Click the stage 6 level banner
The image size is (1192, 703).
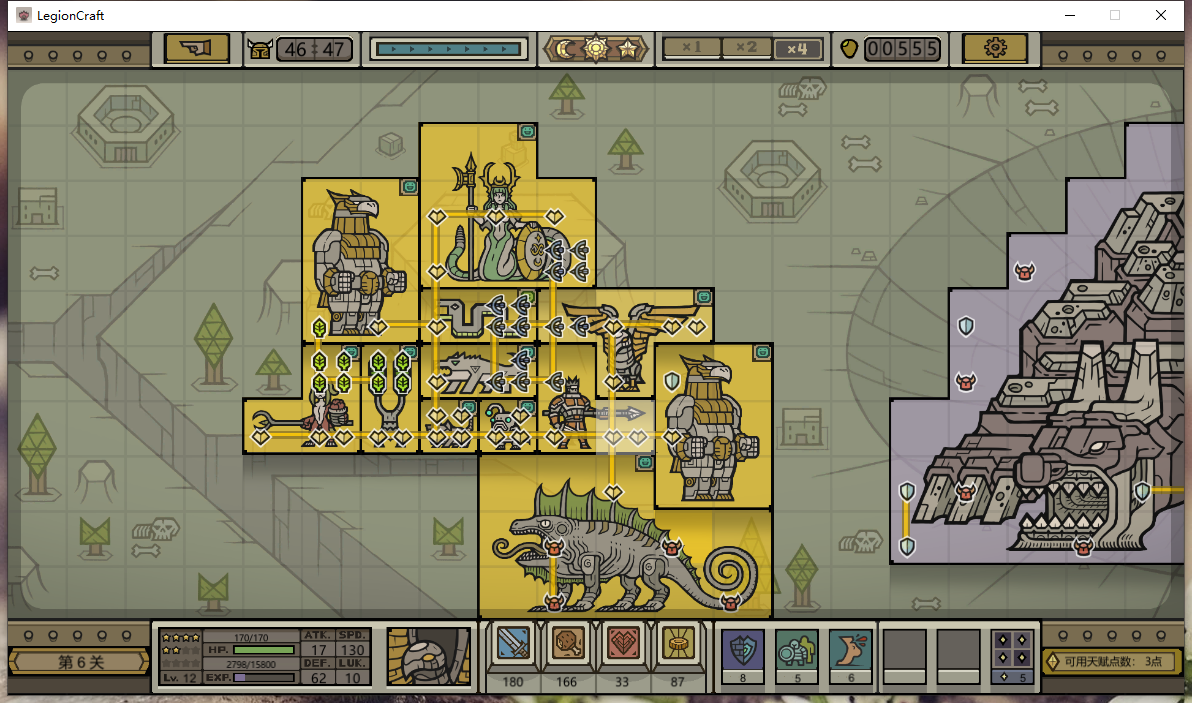coord(80,662)
